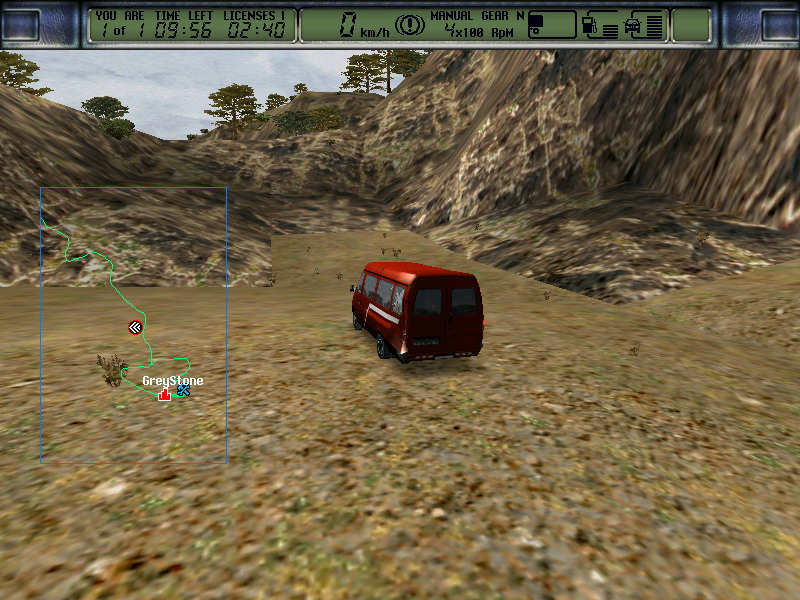Screen dimensions: 800x600
Task: Select the white chevron checkpoint marker
Action: coord(135,327)
